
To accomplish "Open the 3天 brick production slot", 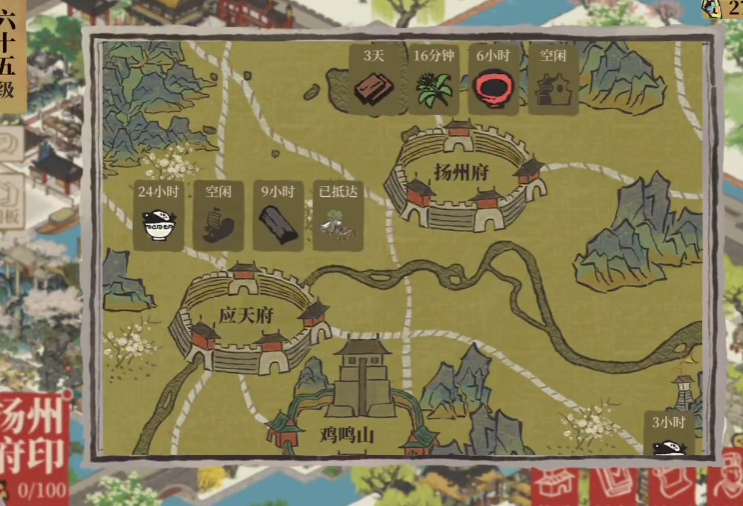I will coord(376,81).
